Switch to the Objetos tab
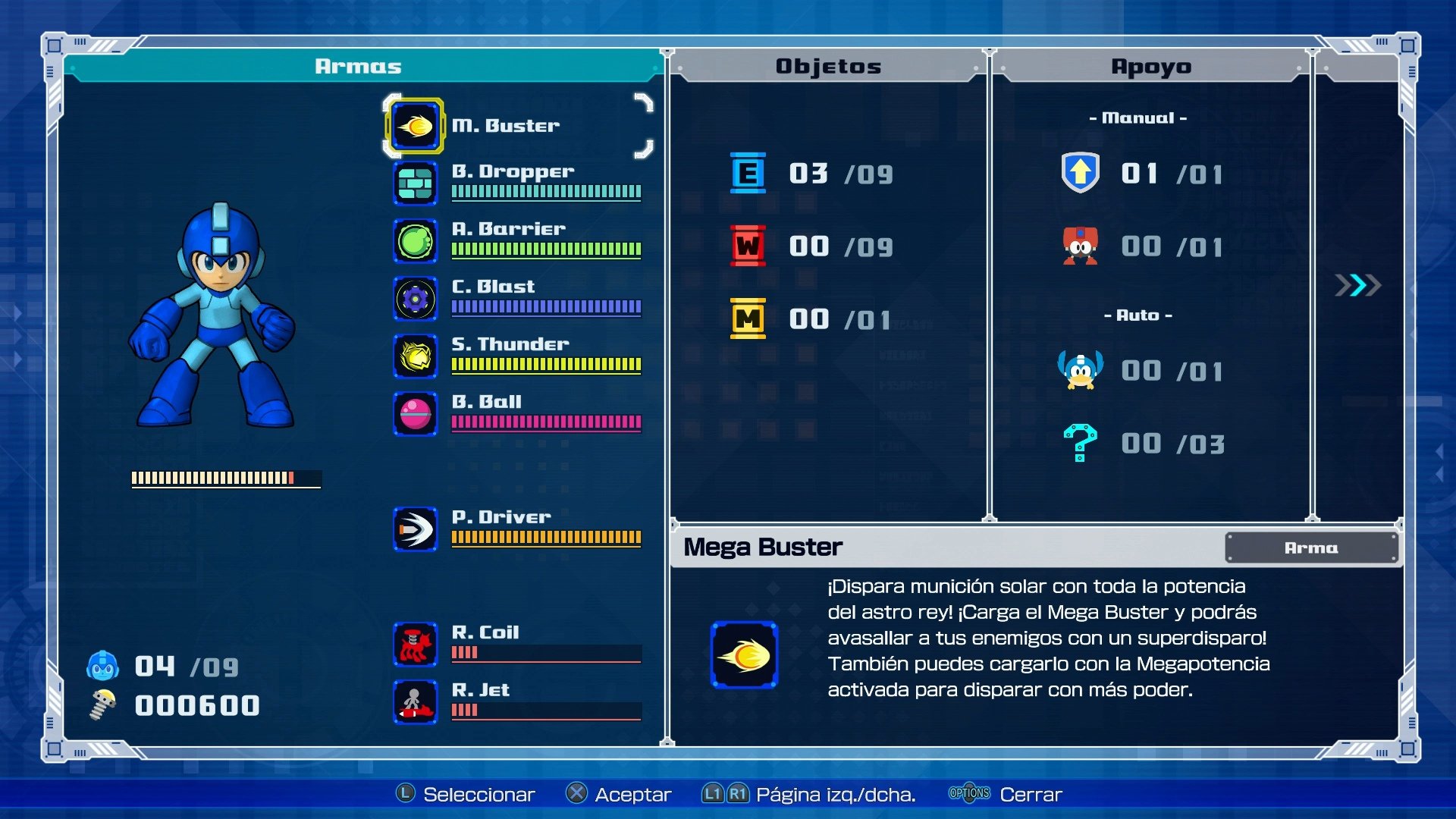Screen dimensions: 1456x819 827,66
